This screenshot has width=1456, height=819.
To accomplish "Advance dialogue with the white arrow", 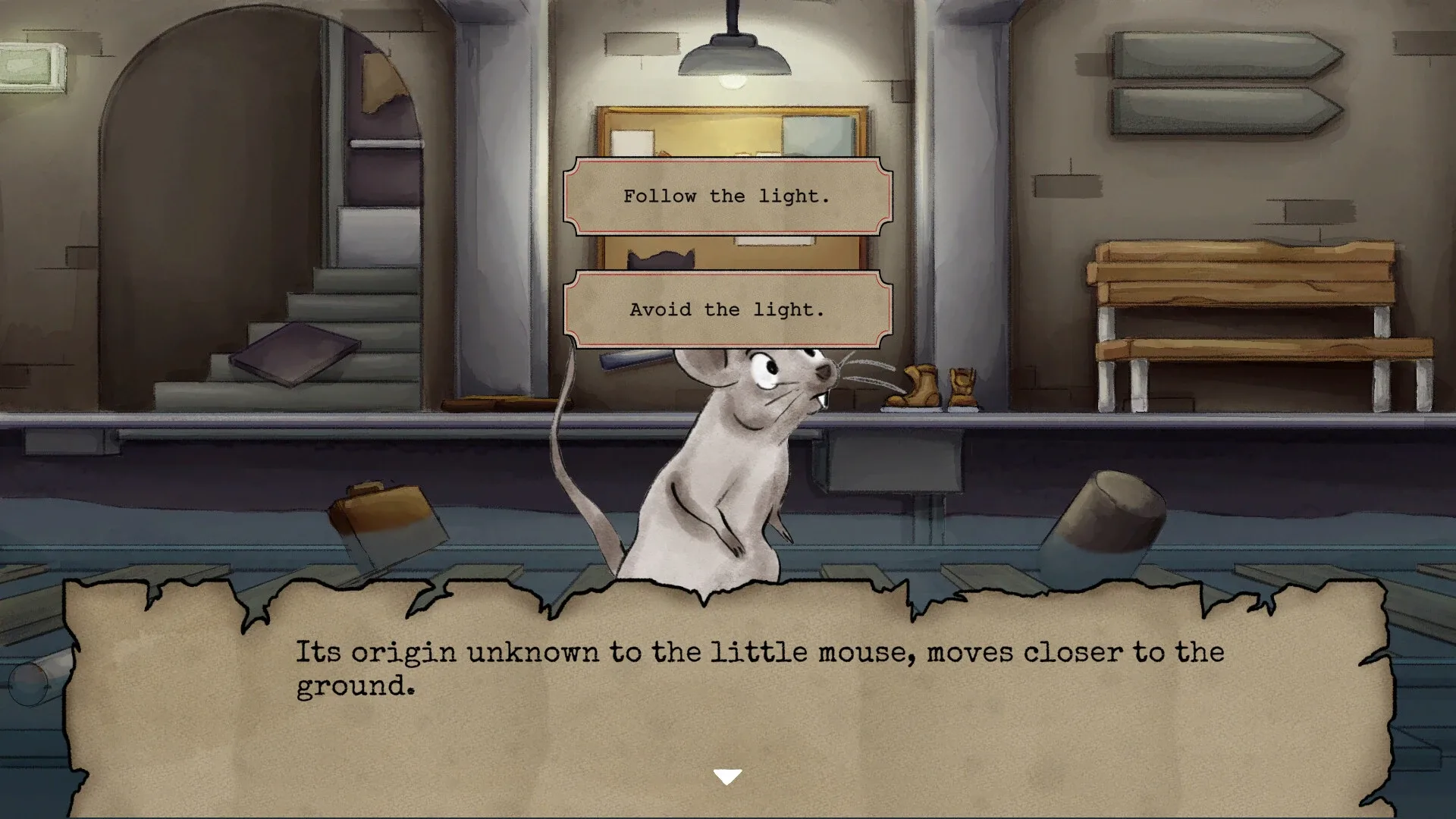I will click(x=727, y=777).
